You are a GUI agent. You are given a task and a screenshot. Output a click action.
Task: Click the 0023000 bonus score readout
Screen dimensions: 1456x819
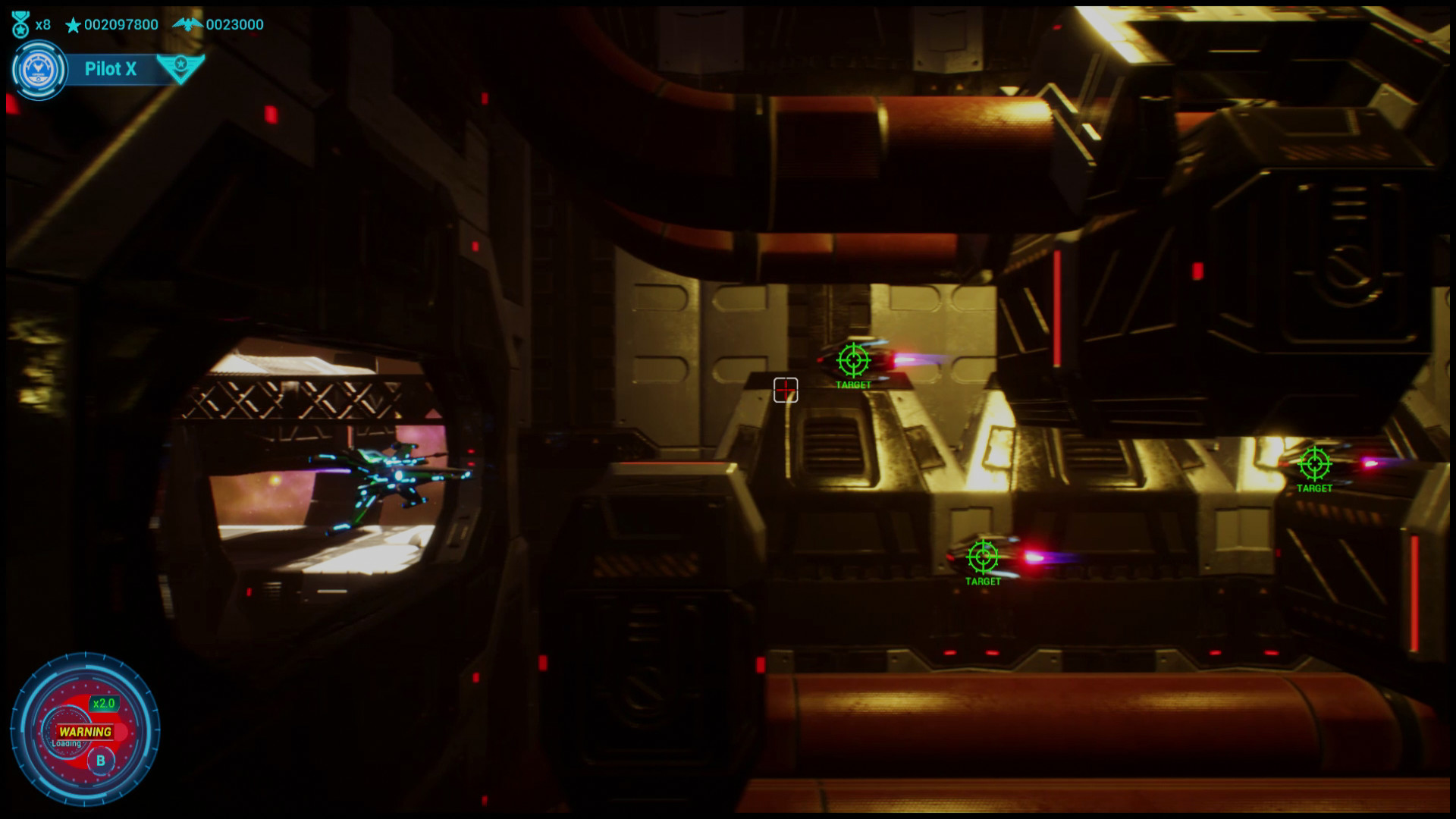233,24
